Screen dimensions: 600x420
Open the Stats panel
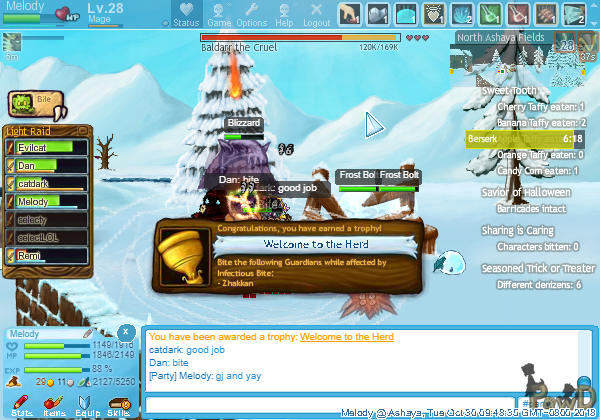(22, 406)
